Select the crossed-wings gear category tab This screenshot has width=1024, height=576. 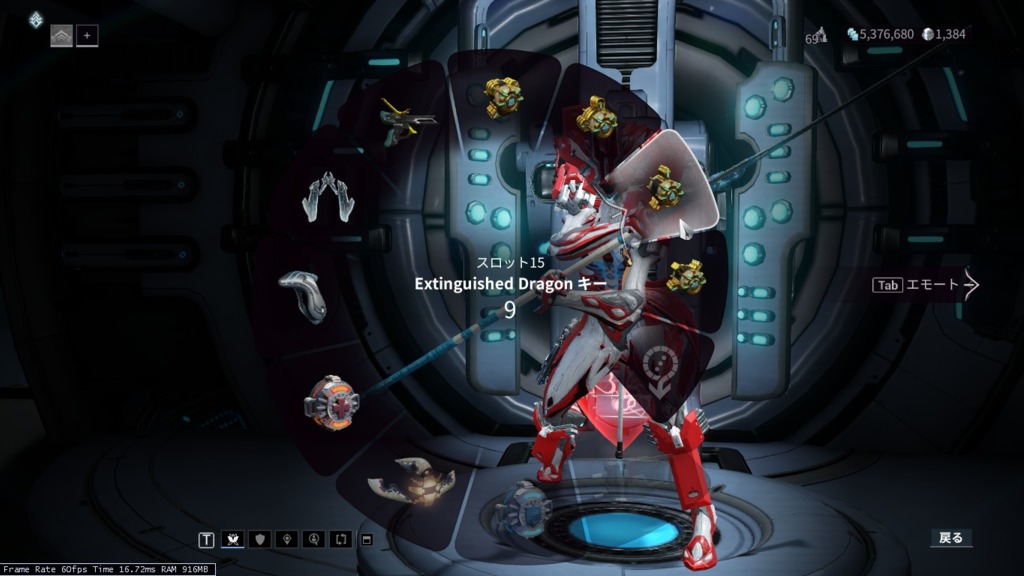coord(233,540)
